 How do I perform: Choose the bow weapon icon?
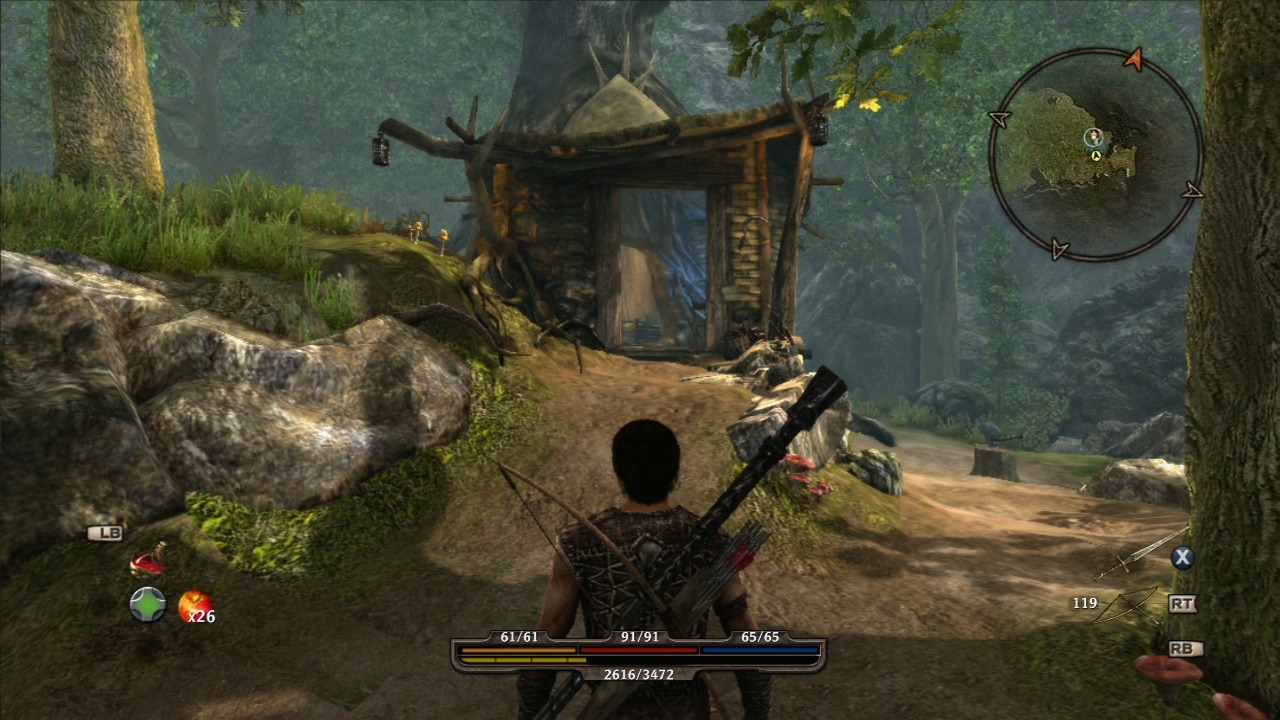pyautogui.click(x=1127, y=605)
